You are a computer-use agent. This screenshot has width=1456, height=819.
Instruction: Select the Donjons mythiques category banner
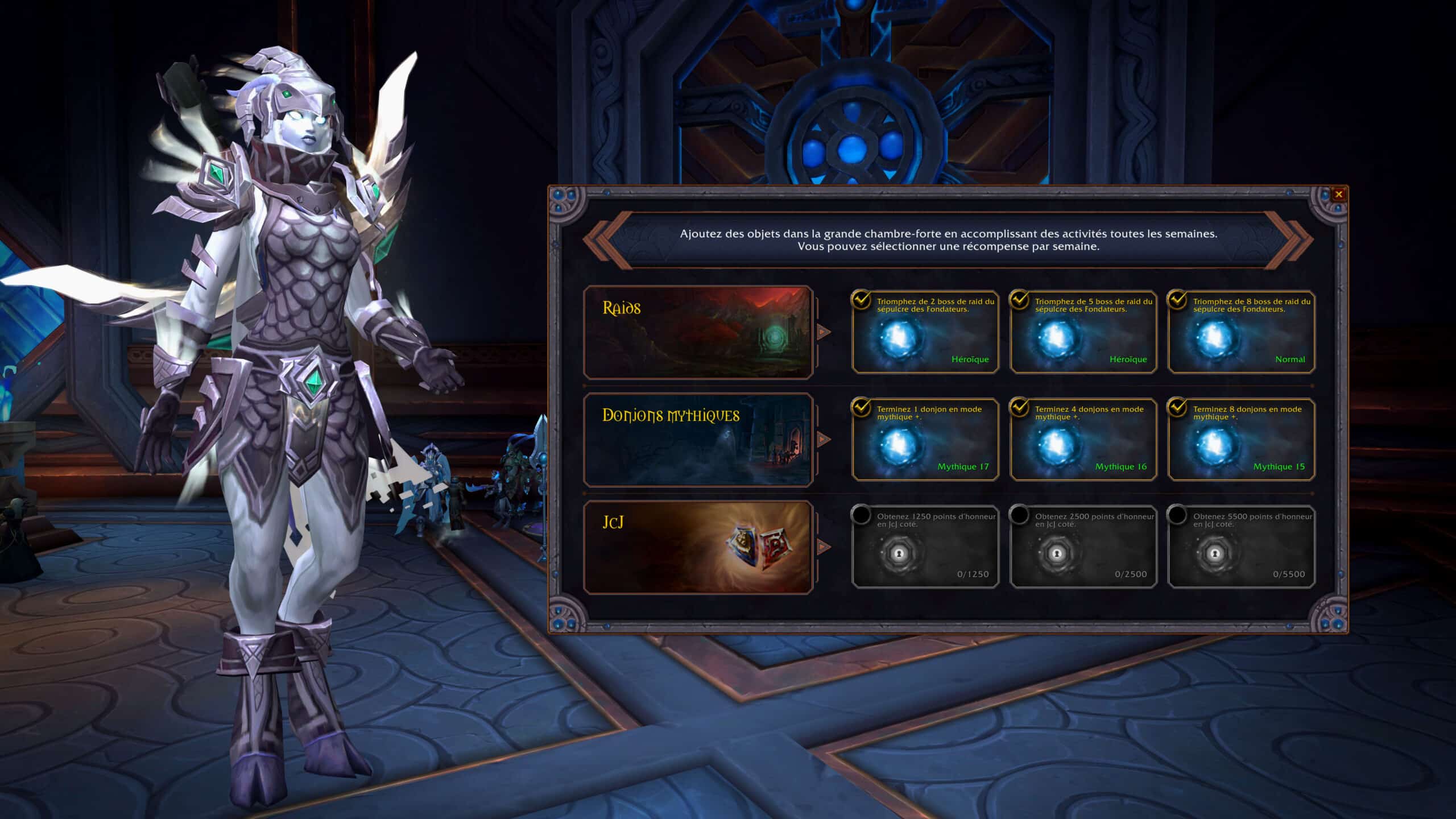[698, 440]
